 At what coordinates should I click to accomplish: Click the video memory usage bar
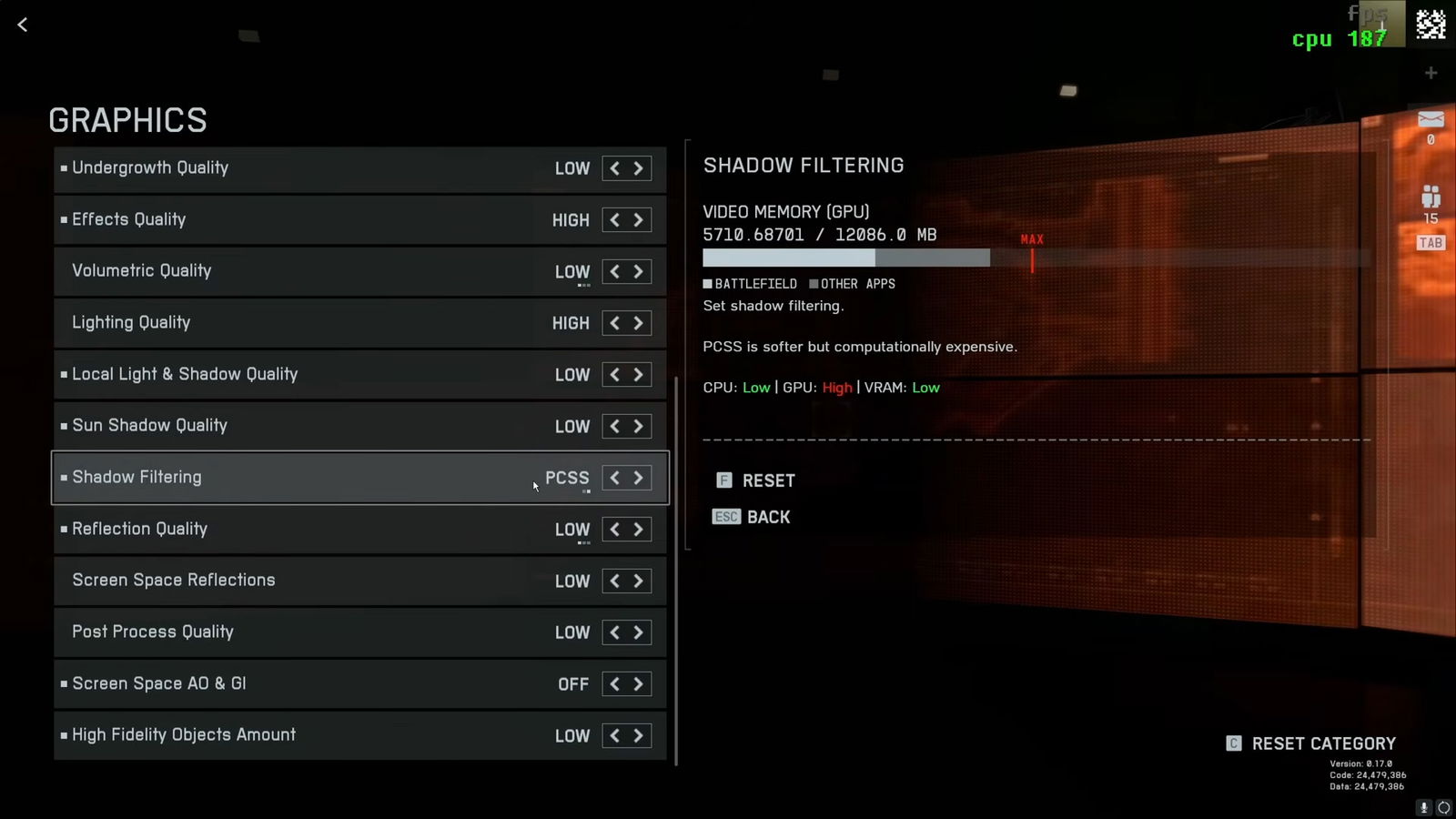(846, 258)
